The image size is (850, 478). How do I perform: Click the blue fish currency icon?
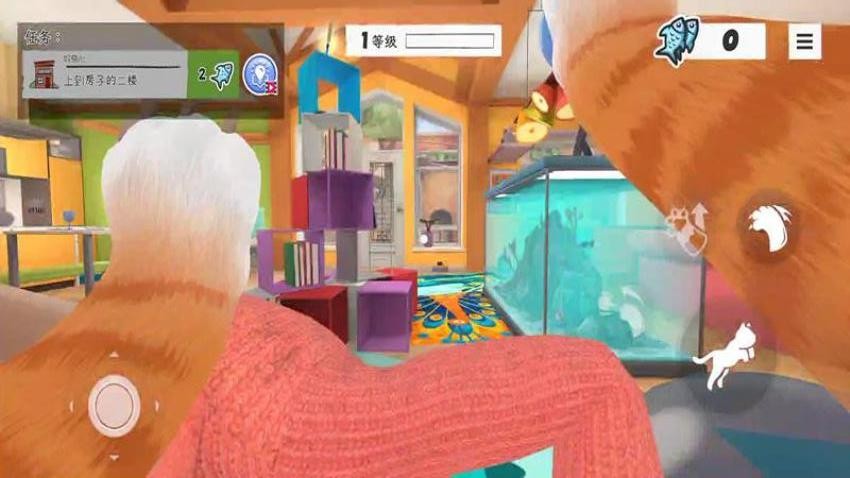(678, 42)
